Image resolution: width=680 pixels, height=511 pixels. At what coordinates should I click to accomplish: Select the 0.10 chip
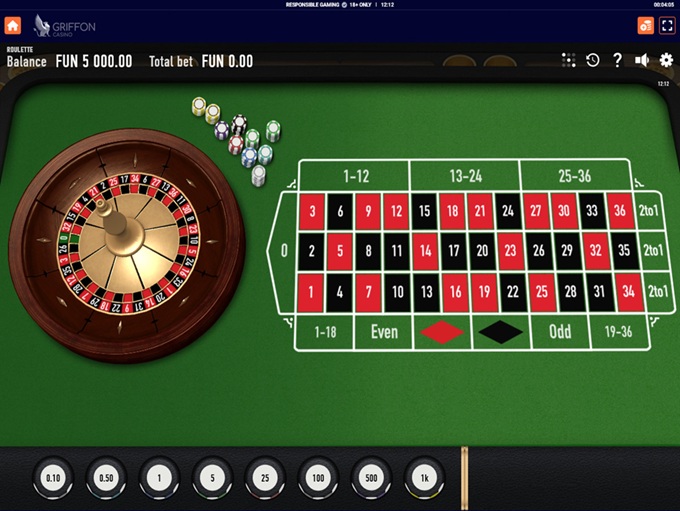[53, 478]
